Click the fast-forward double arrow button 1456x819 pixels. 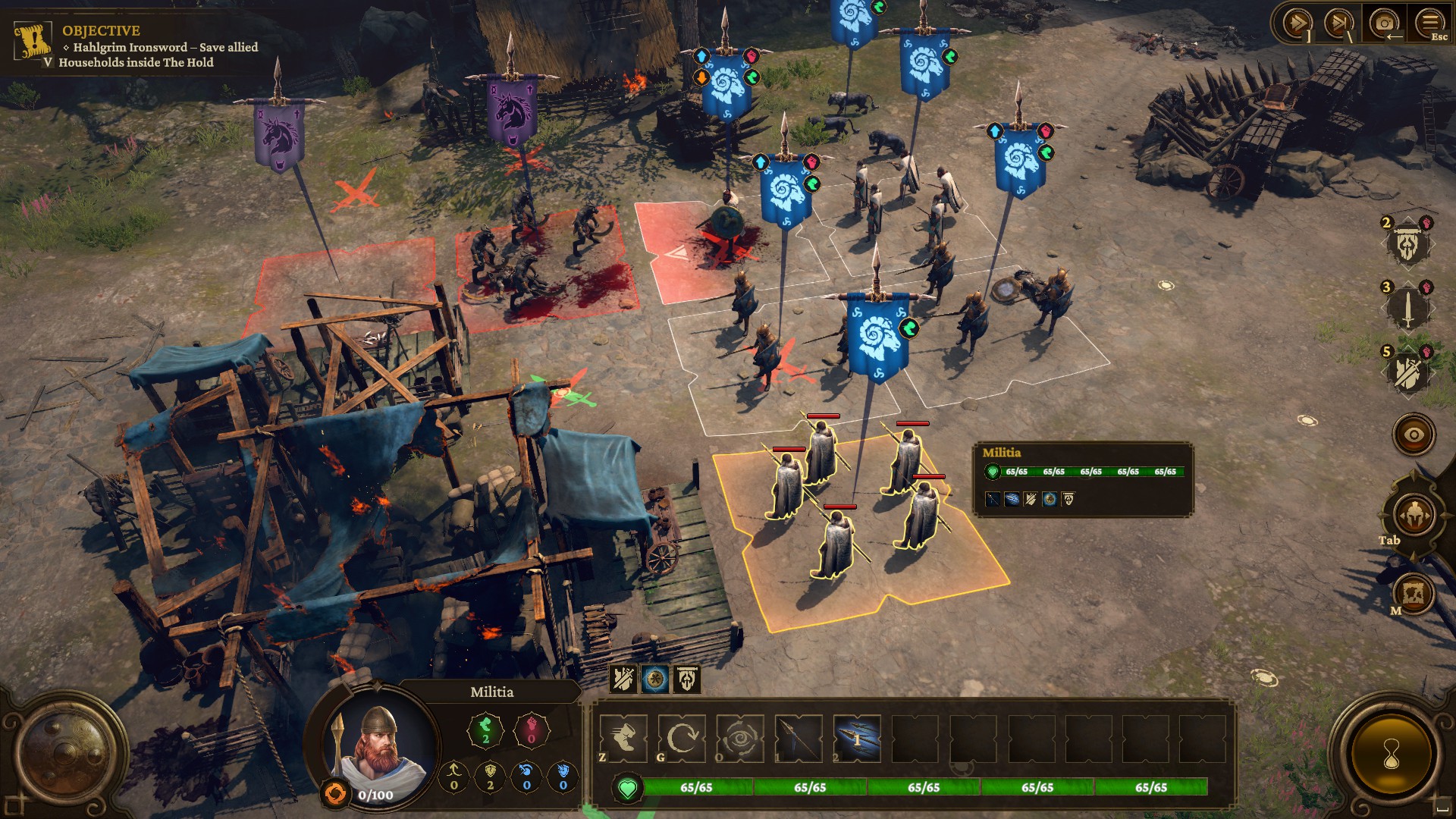pyautogui.click(x=1297, y=24)
